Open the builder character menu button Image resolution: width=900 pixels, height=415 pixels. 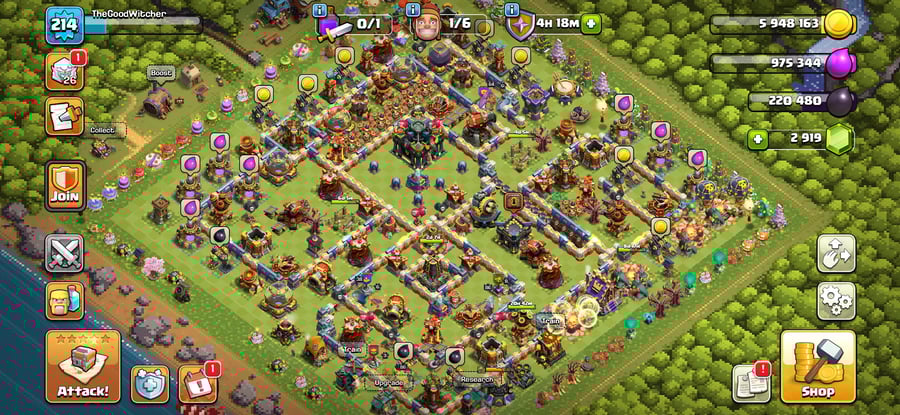[x=64, y=300]
